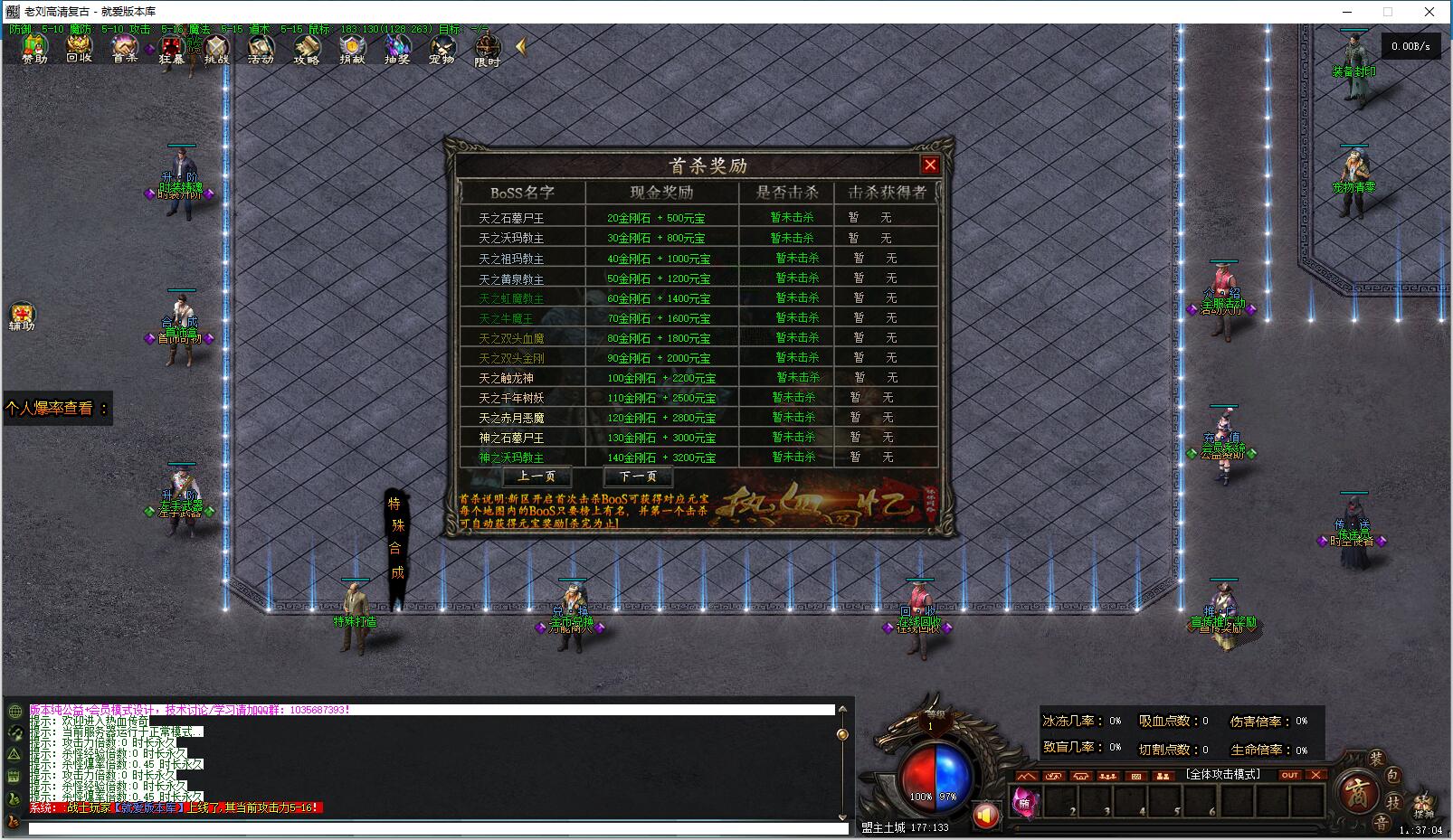The image size is (1453, 840).
Task: Go to previous page with 上一页
Action: [537, 477]
